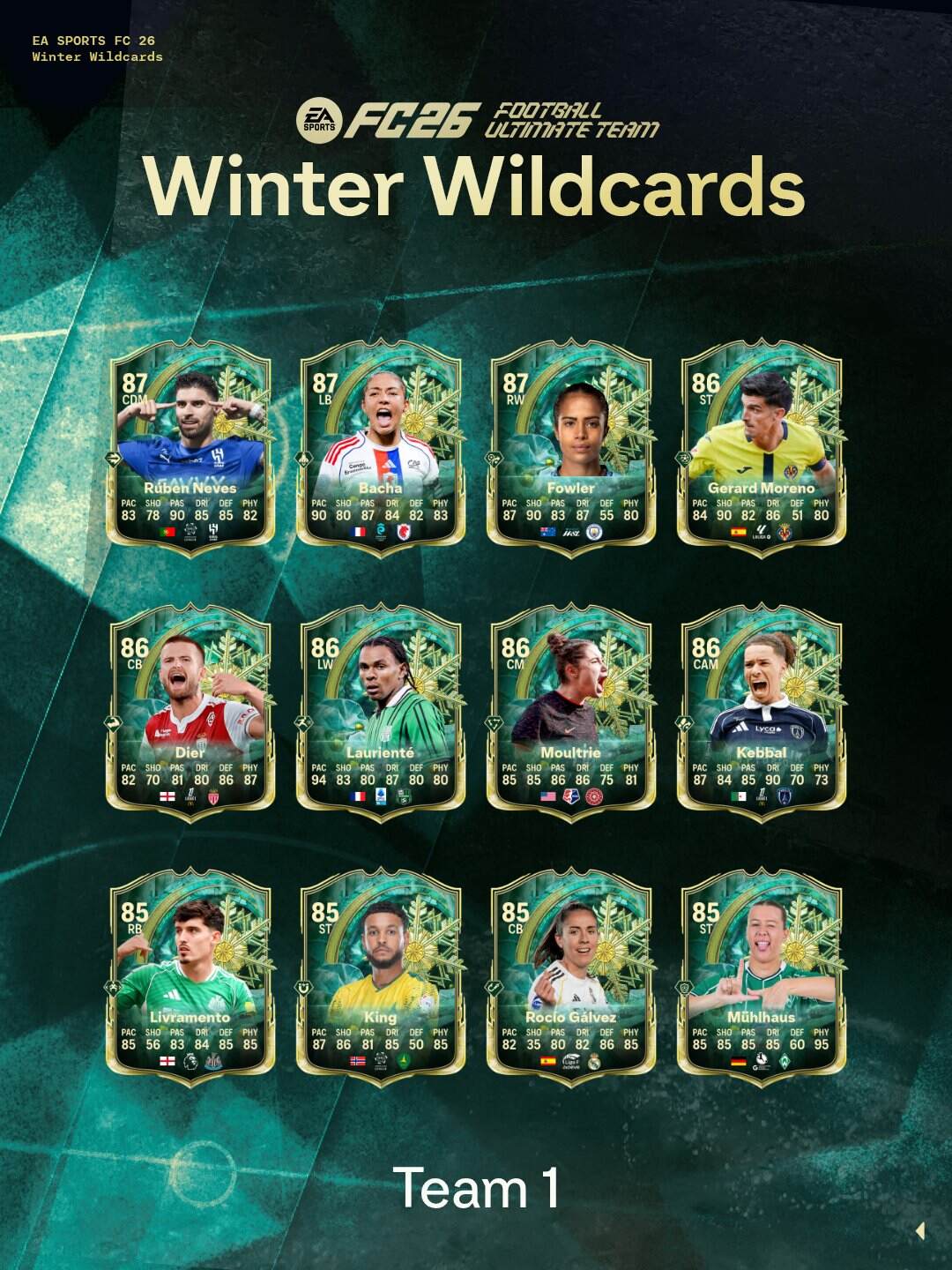Open the Kebbal 86 CAM card

(762, 714)
